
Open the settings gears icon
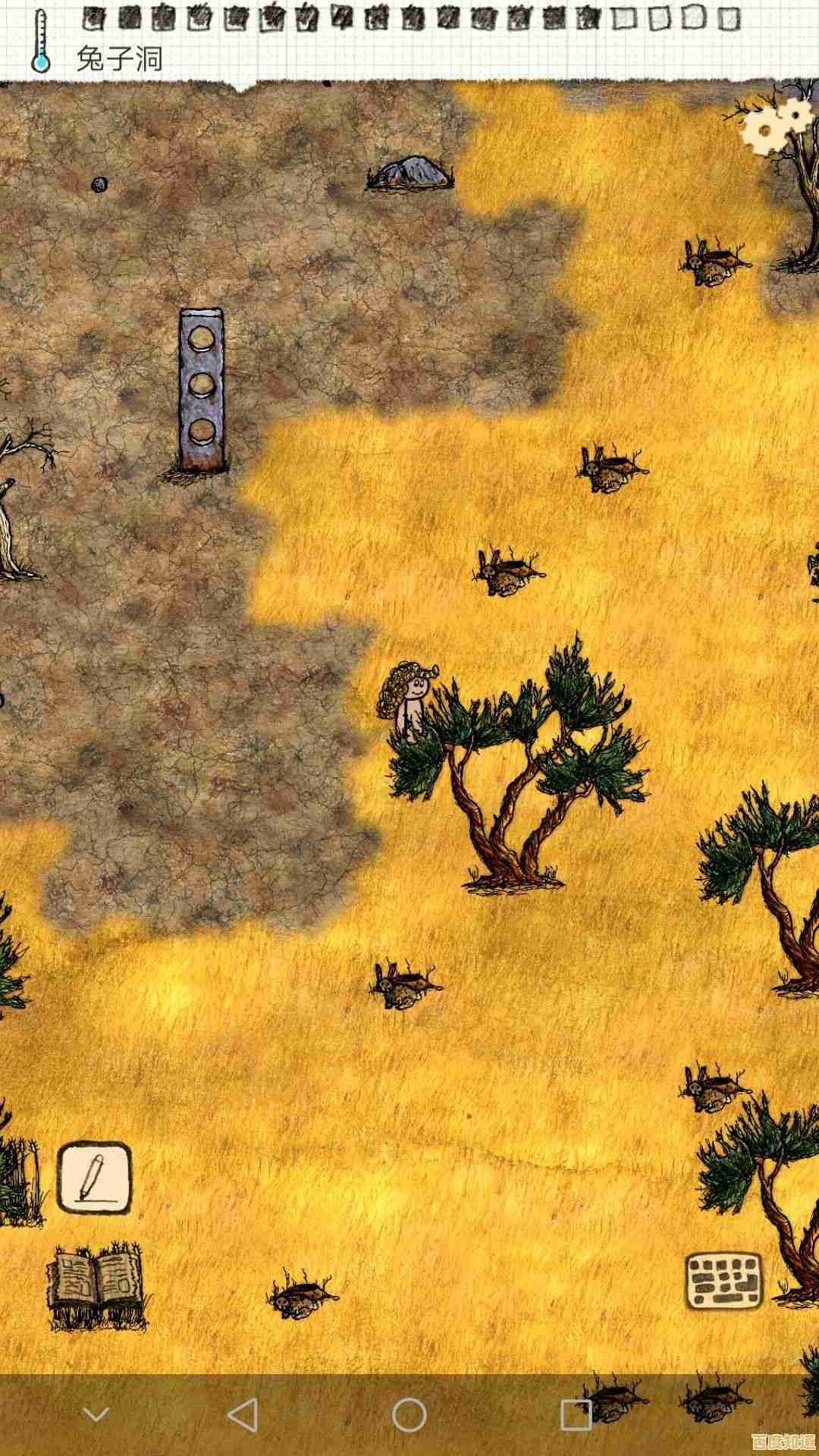point(776,125)
